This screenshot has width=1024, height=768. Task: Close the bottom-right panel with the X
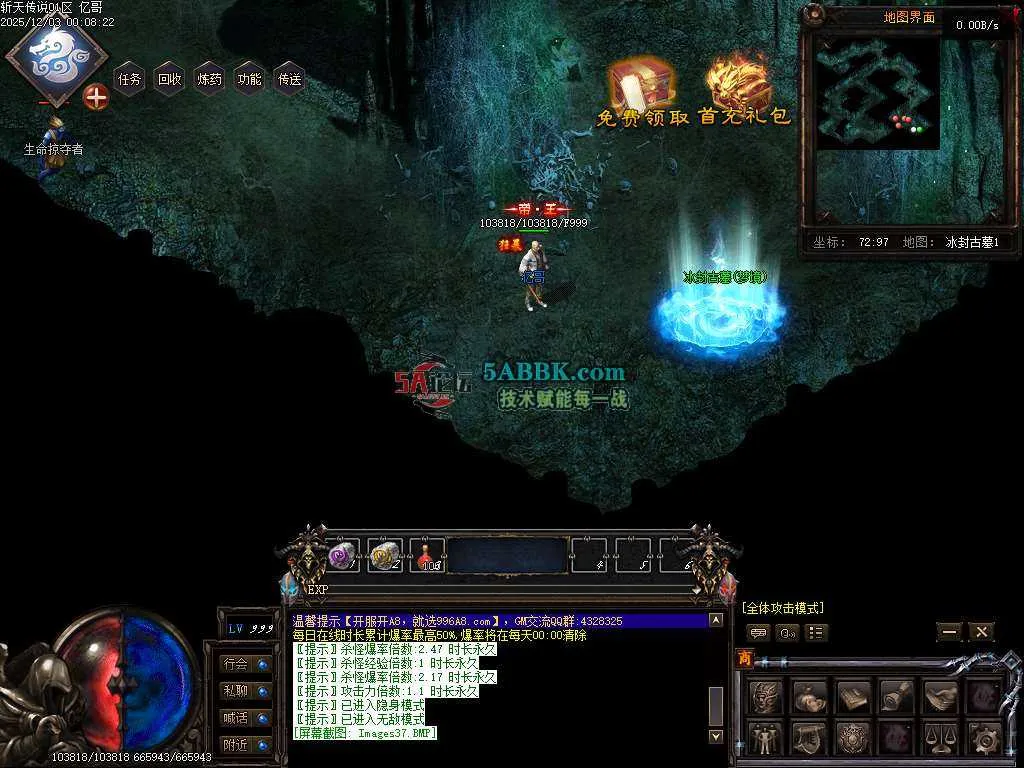pos(982,632)
